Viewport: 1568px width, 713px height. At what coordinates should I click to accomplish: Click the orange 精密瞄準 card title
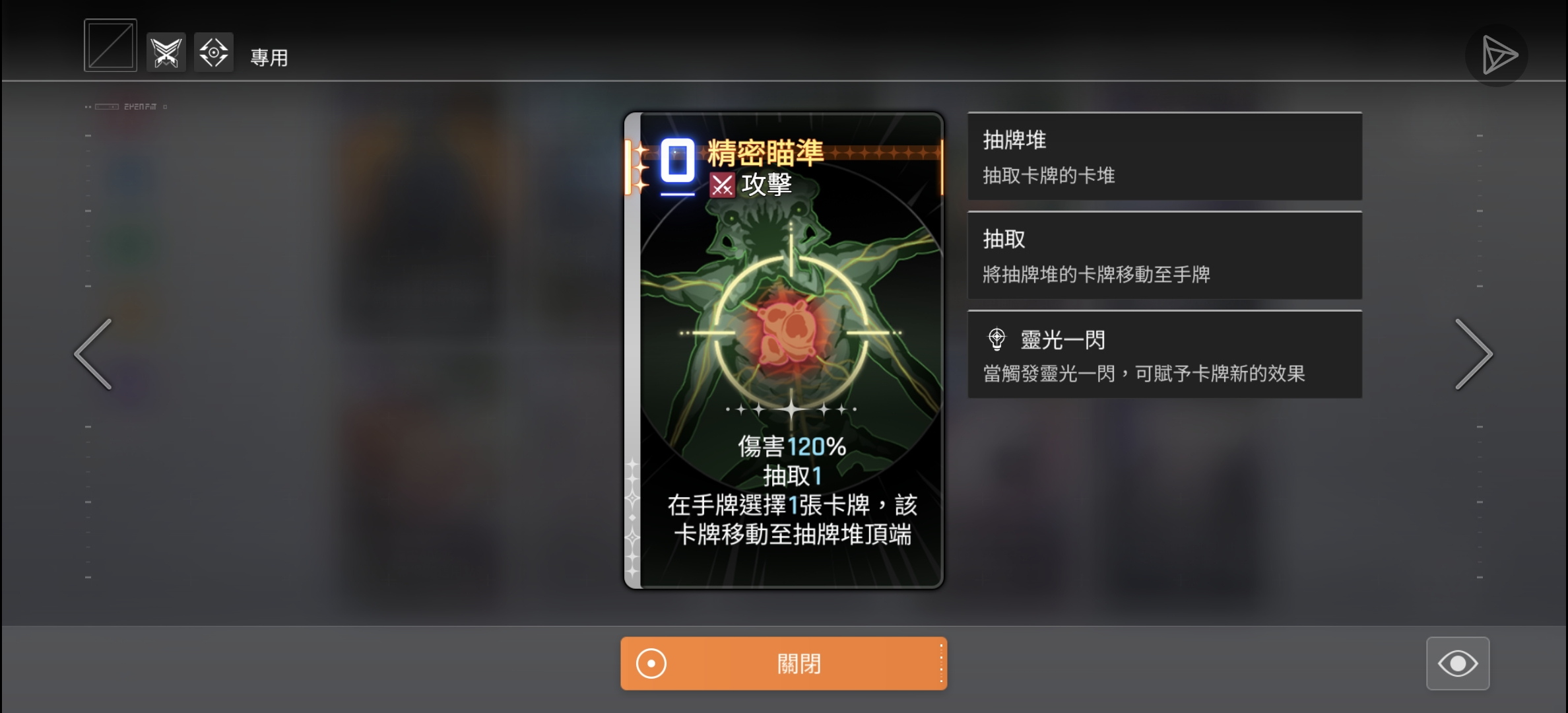(766, 152)
